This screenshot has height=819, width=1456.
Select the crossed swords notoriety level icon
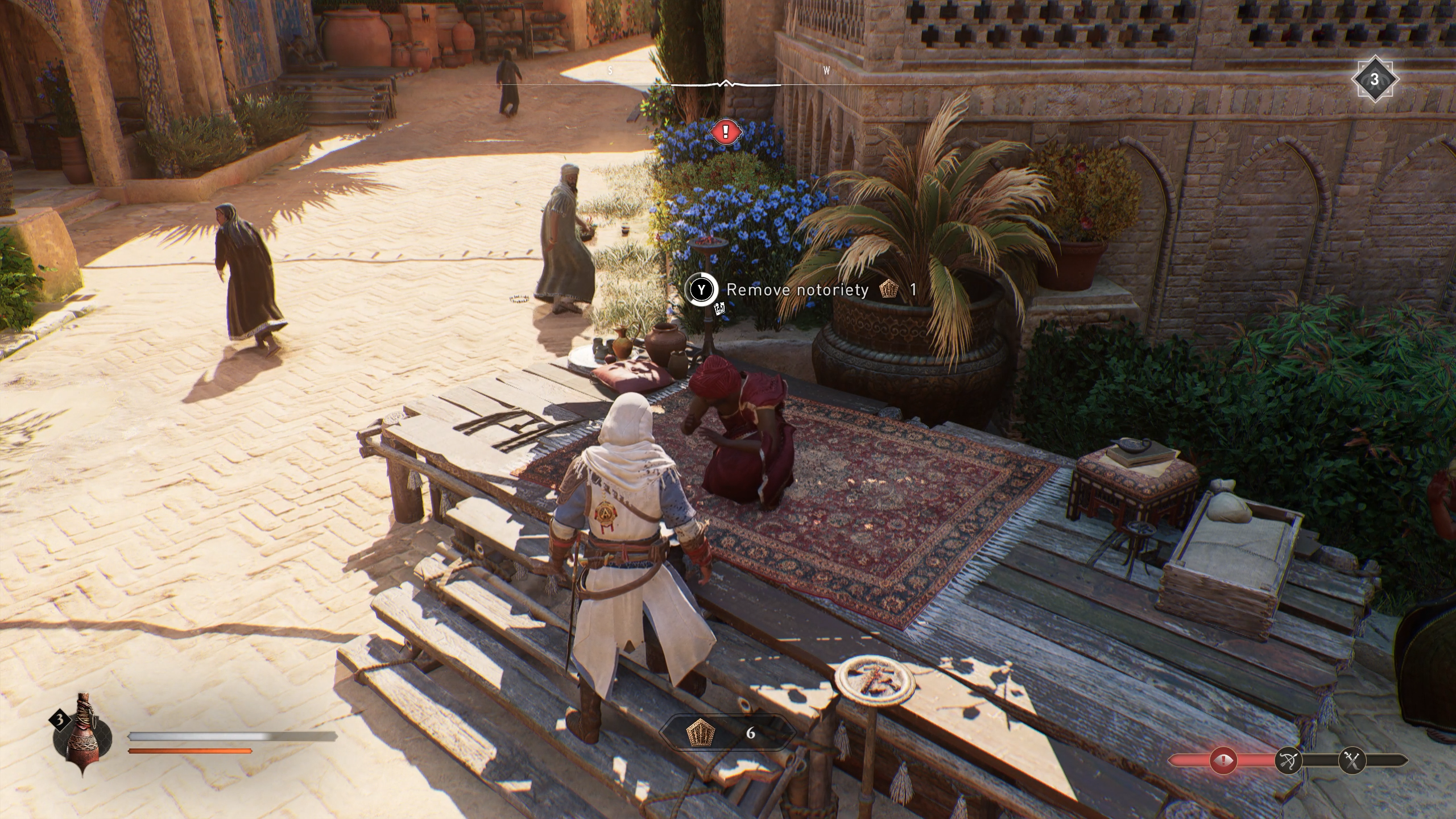pos(1351,760)
